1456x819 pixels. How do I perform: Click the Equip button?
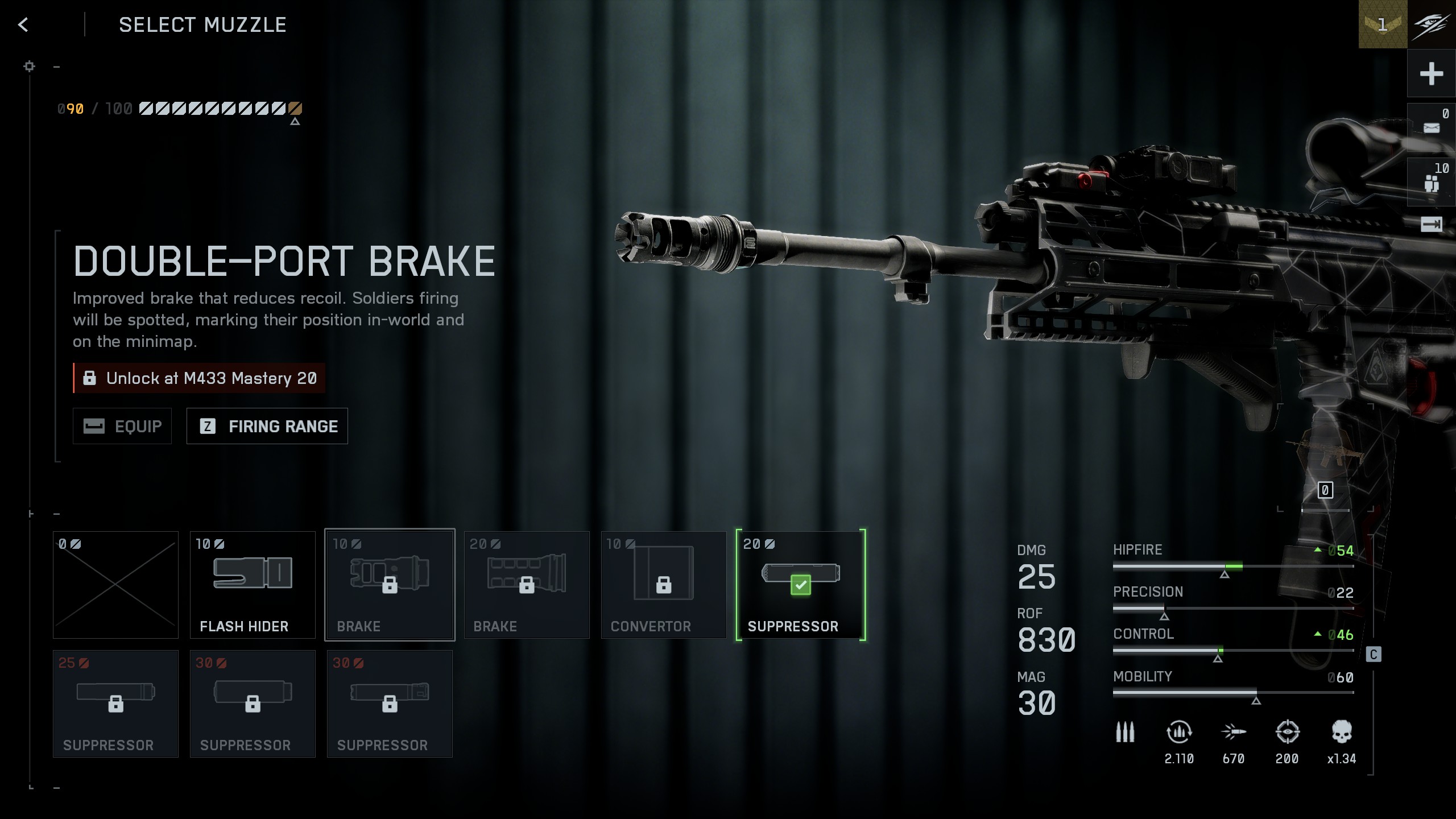click(122, 426)
